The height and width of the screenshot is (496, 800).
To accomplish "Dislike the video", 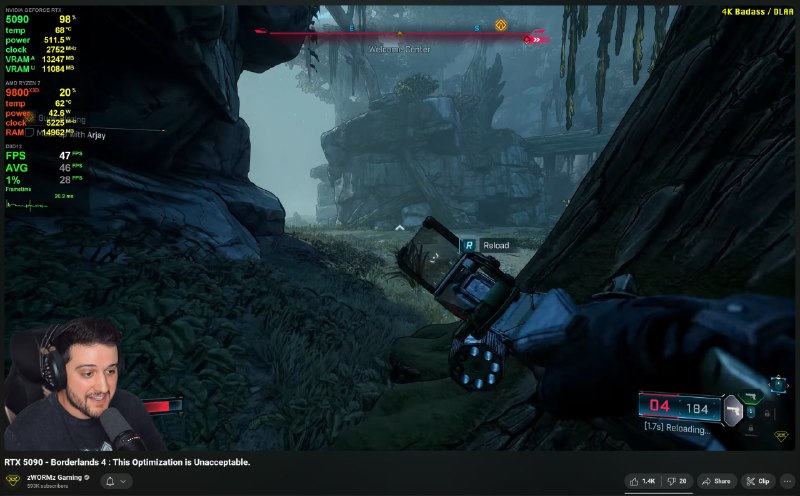I will [x=678, y=481].
